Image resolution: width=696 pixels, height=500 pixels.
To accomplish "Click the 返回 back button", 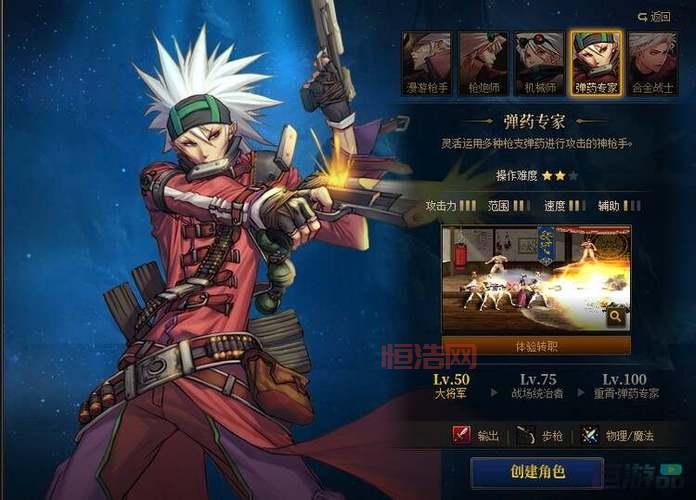I will tap(654, 16).
